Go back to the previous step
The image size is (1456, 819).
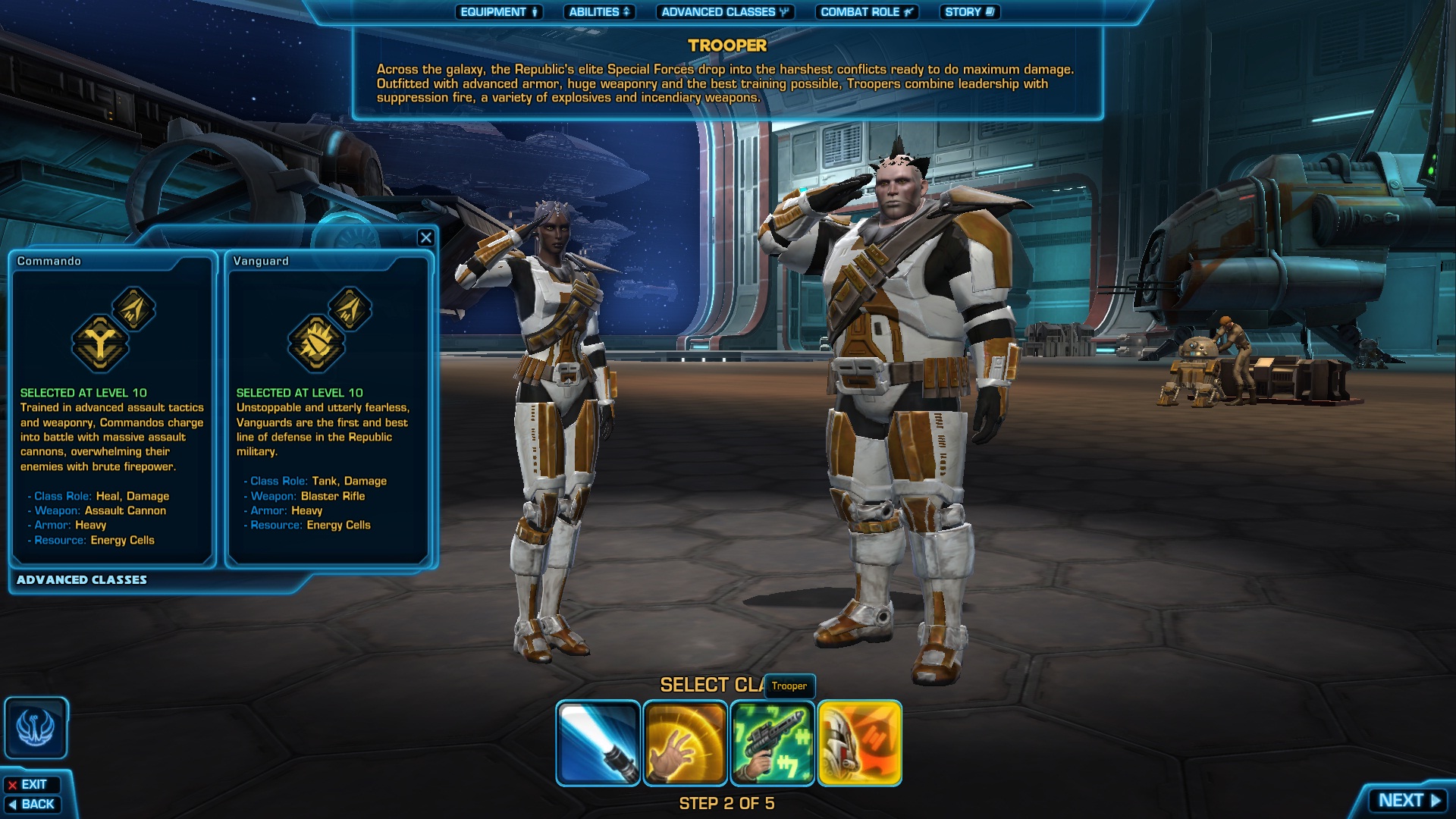tap(32, 805)
